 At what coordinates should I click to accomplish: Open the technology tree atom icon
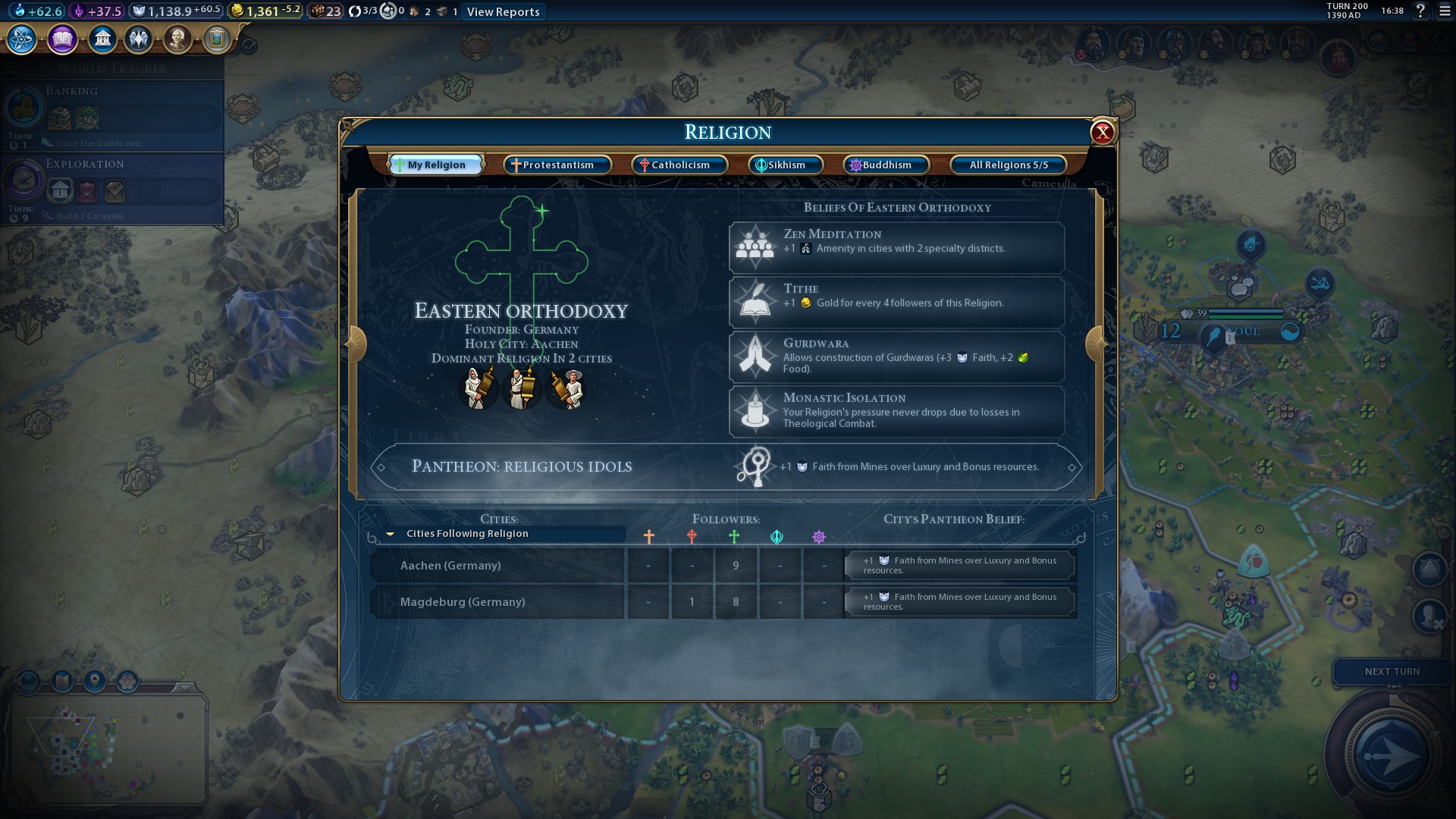pyautogui.click(x=22, y=39)
